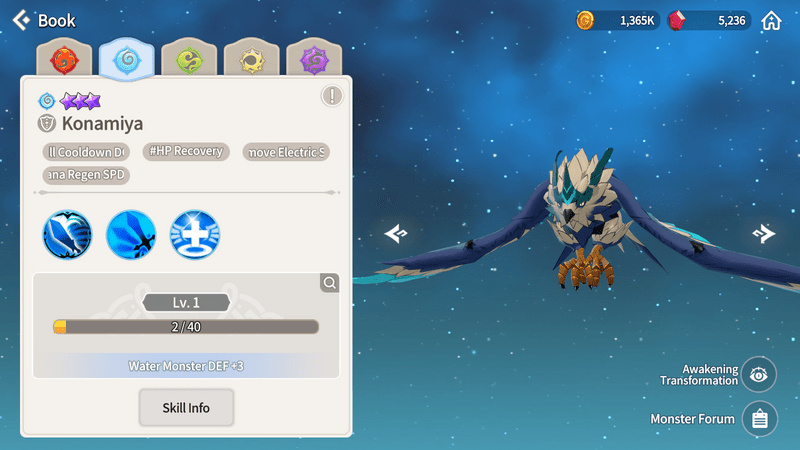This screenshot has width=800, height=450.
Task: Toggle Awakening Transformation view
Action: [x=759, y=375]
